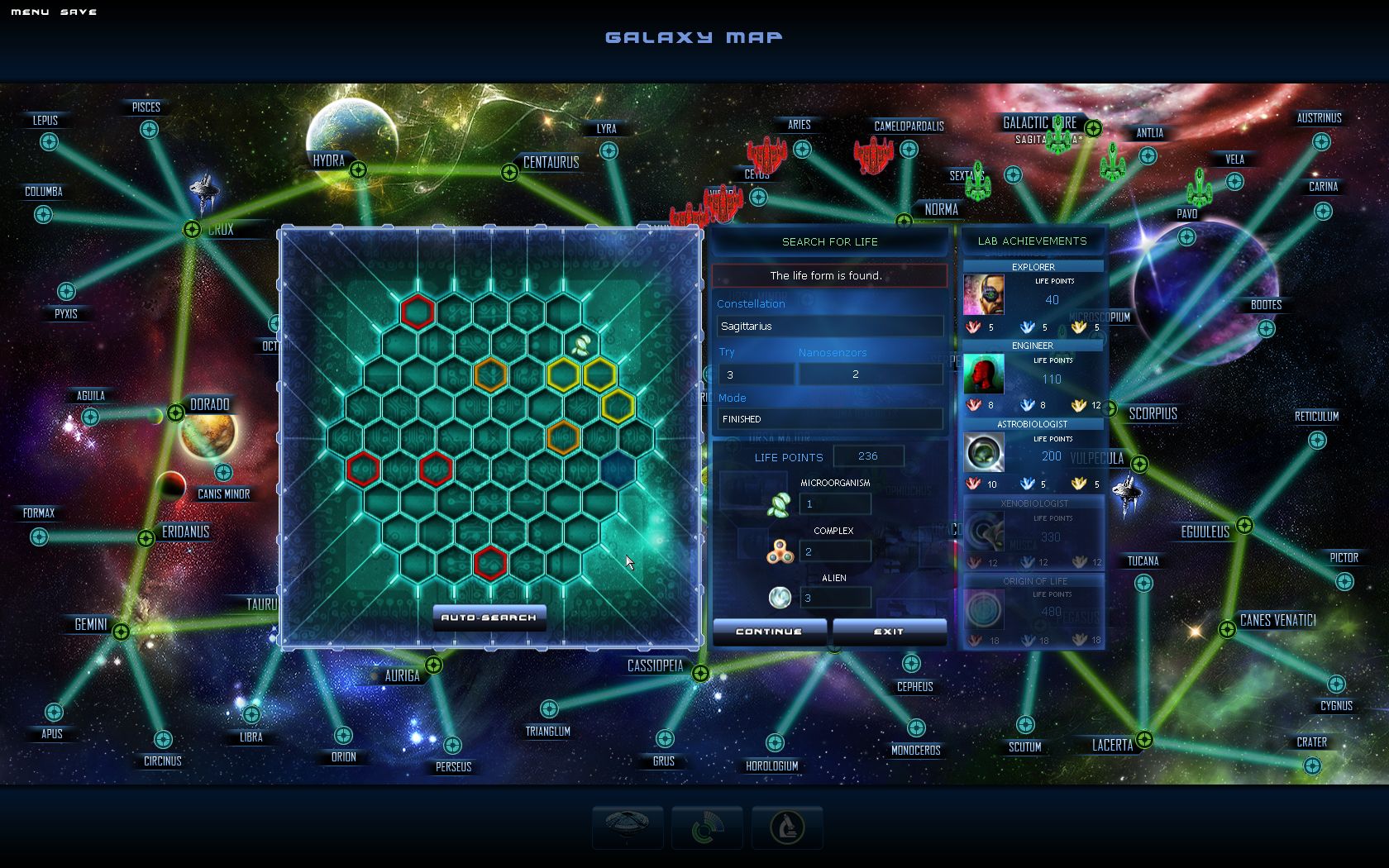Viewport: 1389px width, 868px height.
Task: Click Save in the top-left corner
Action: (x=79, y=12)
